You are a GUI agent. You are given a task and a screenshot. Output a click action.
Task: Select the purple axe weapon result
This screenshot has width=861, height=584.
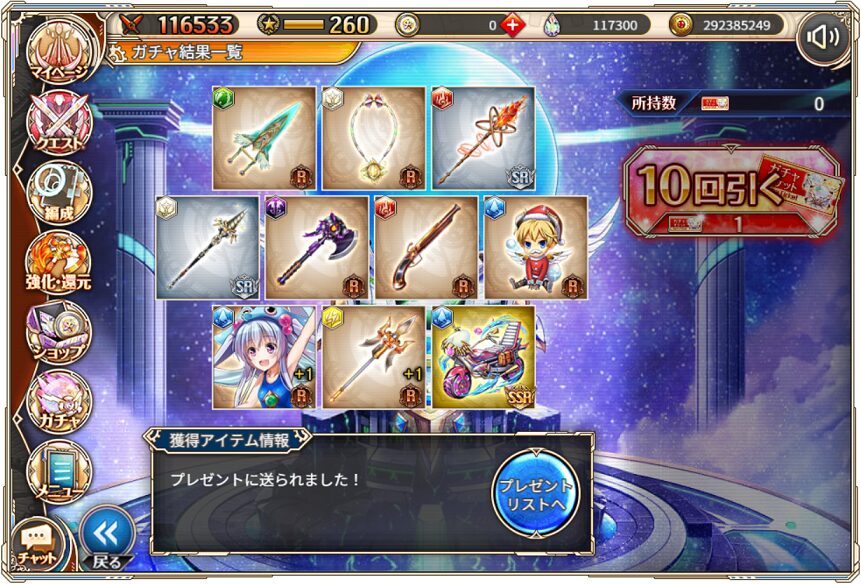317,247
